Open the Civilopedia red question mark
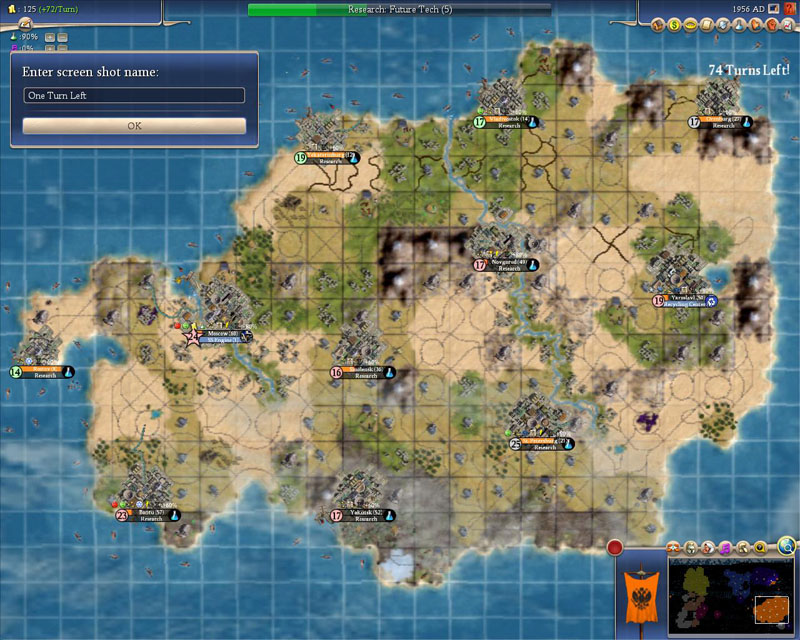Screen dimensions: 800x640 tap(786, 8)
